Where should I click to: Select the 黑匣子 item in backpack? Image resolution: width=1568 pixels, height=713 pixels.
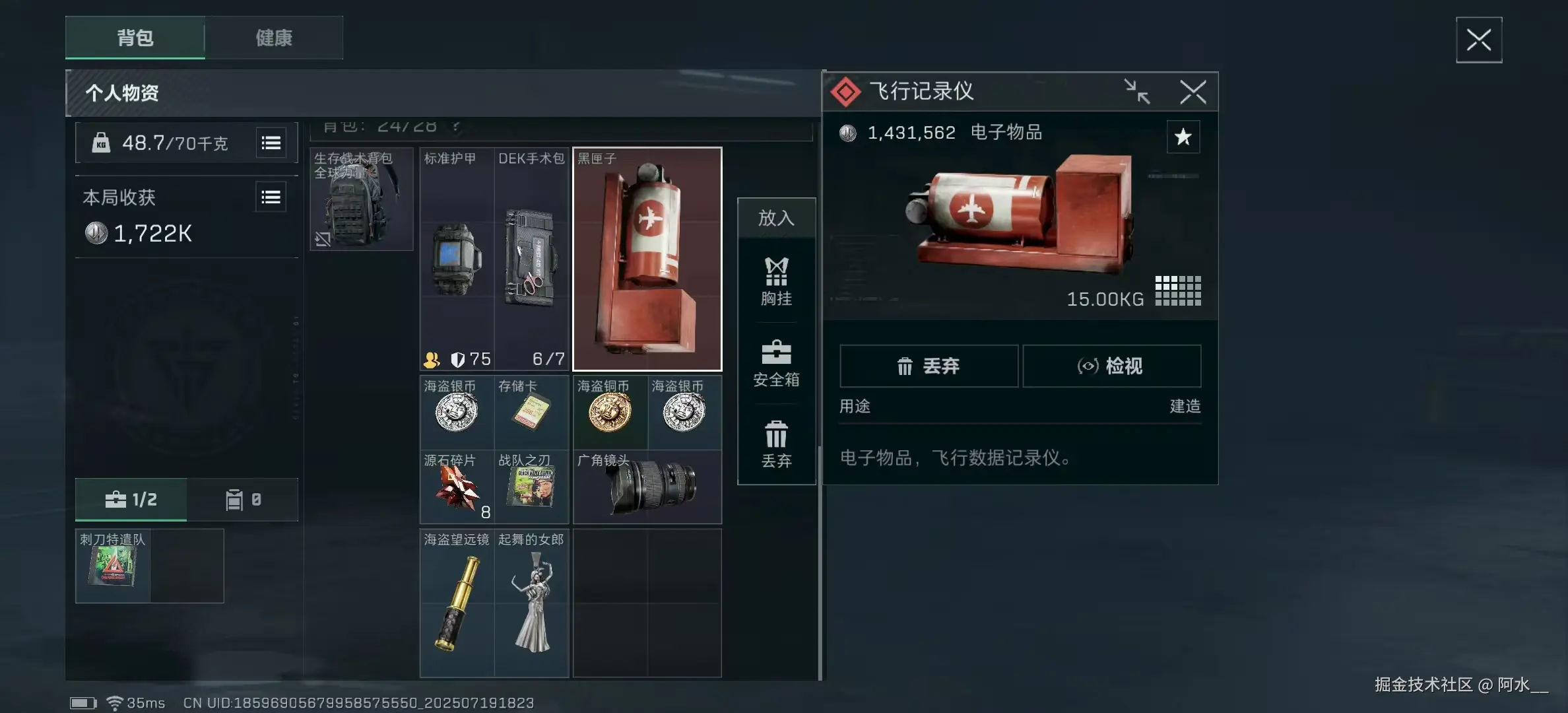point(647,259)
